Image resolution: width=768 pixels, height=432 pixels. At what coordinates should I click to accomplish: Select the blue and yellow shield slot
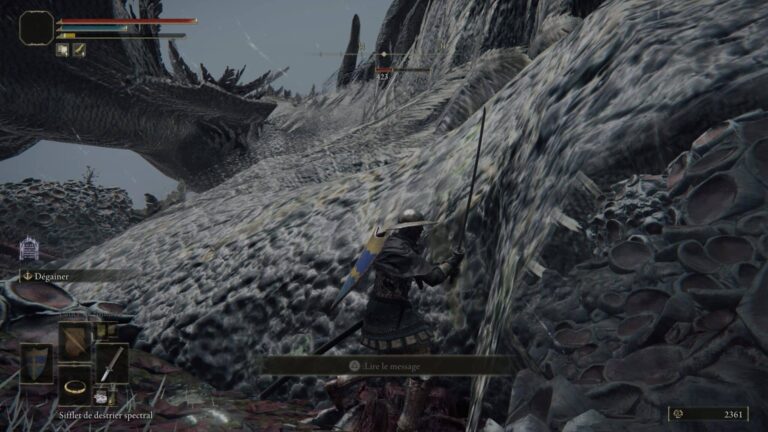coord(36,363)
